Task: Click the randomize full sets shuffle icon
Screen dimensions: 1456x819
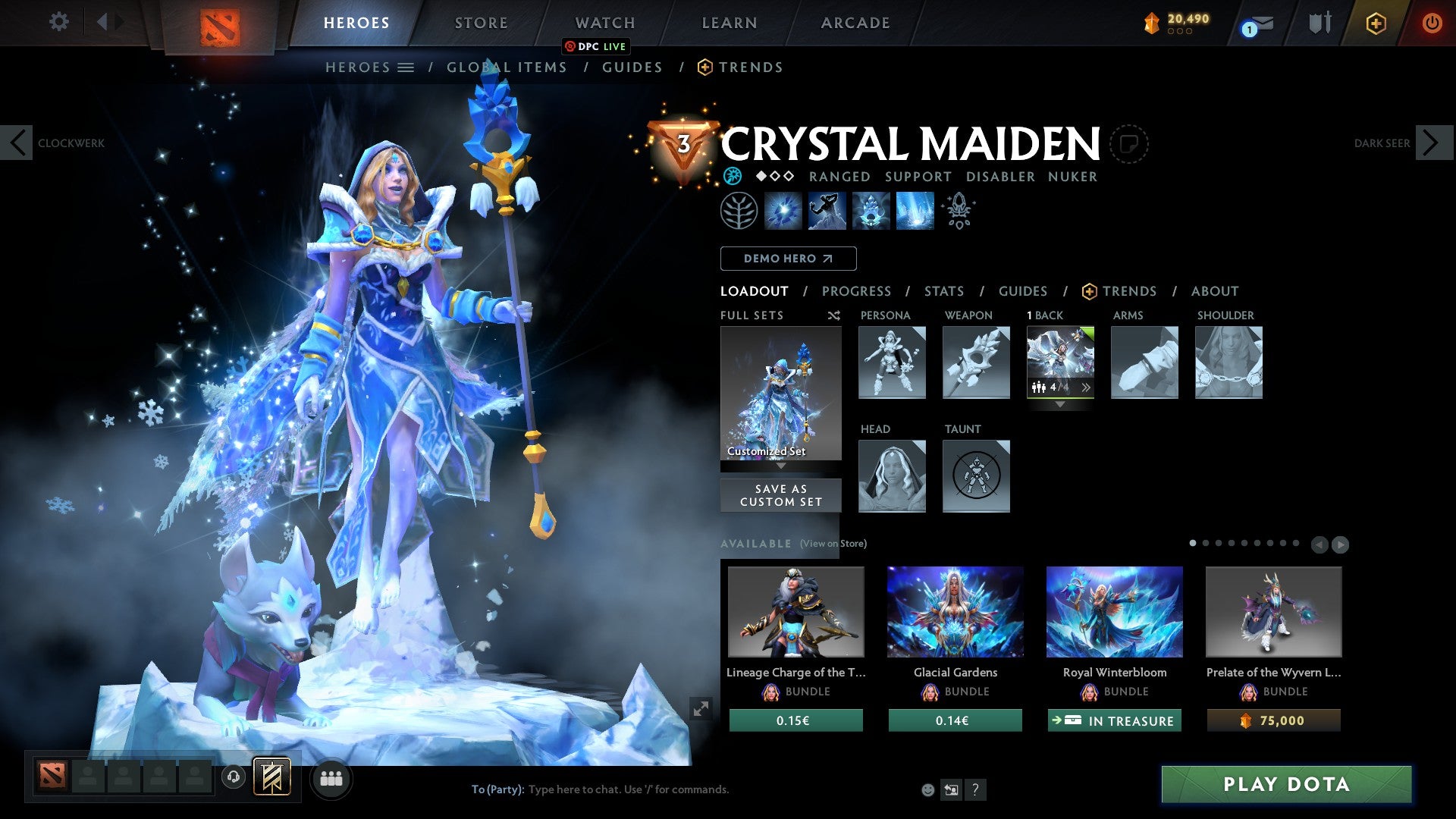Action: point(833,315)
